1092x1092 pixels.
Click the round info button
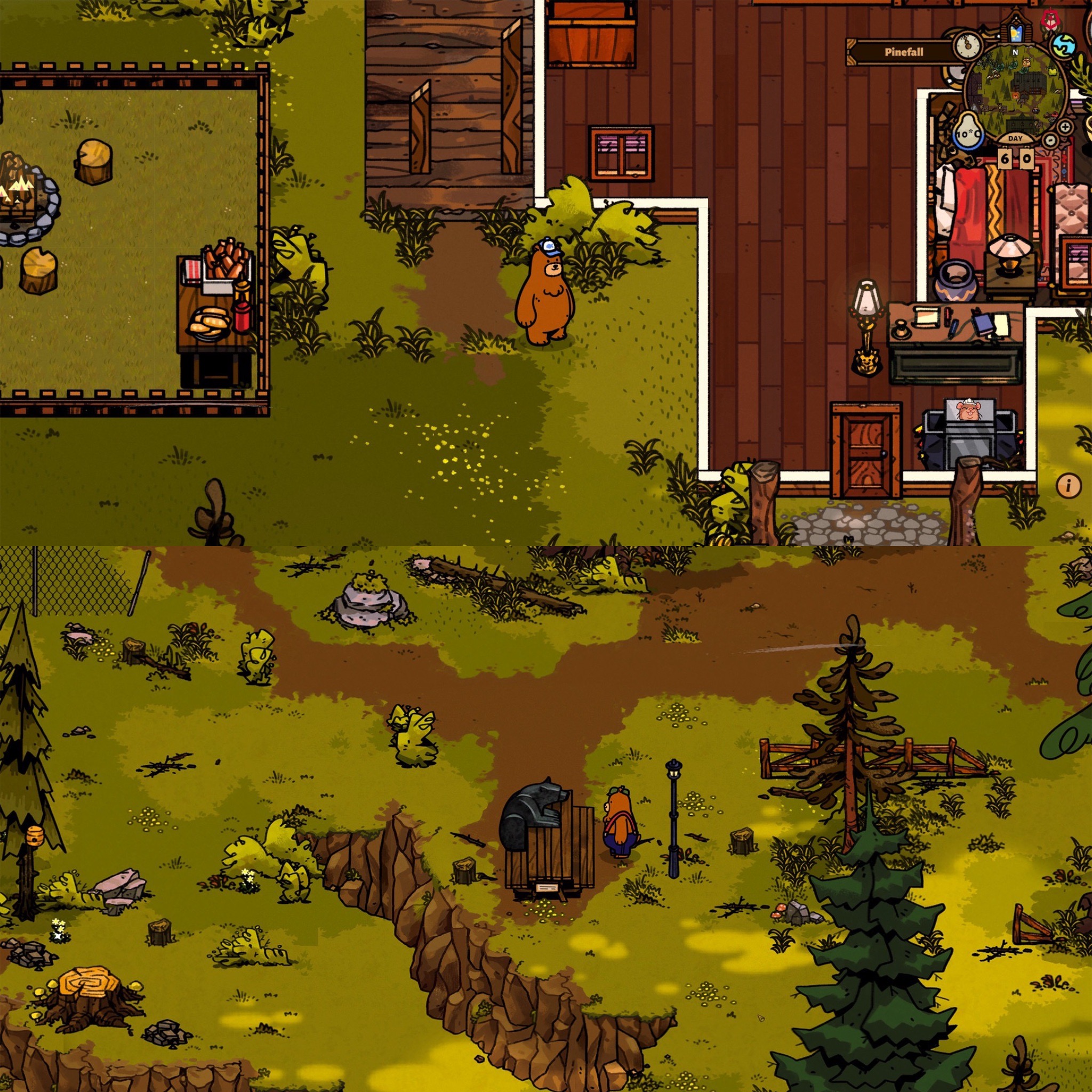[x=1068, y=485]
